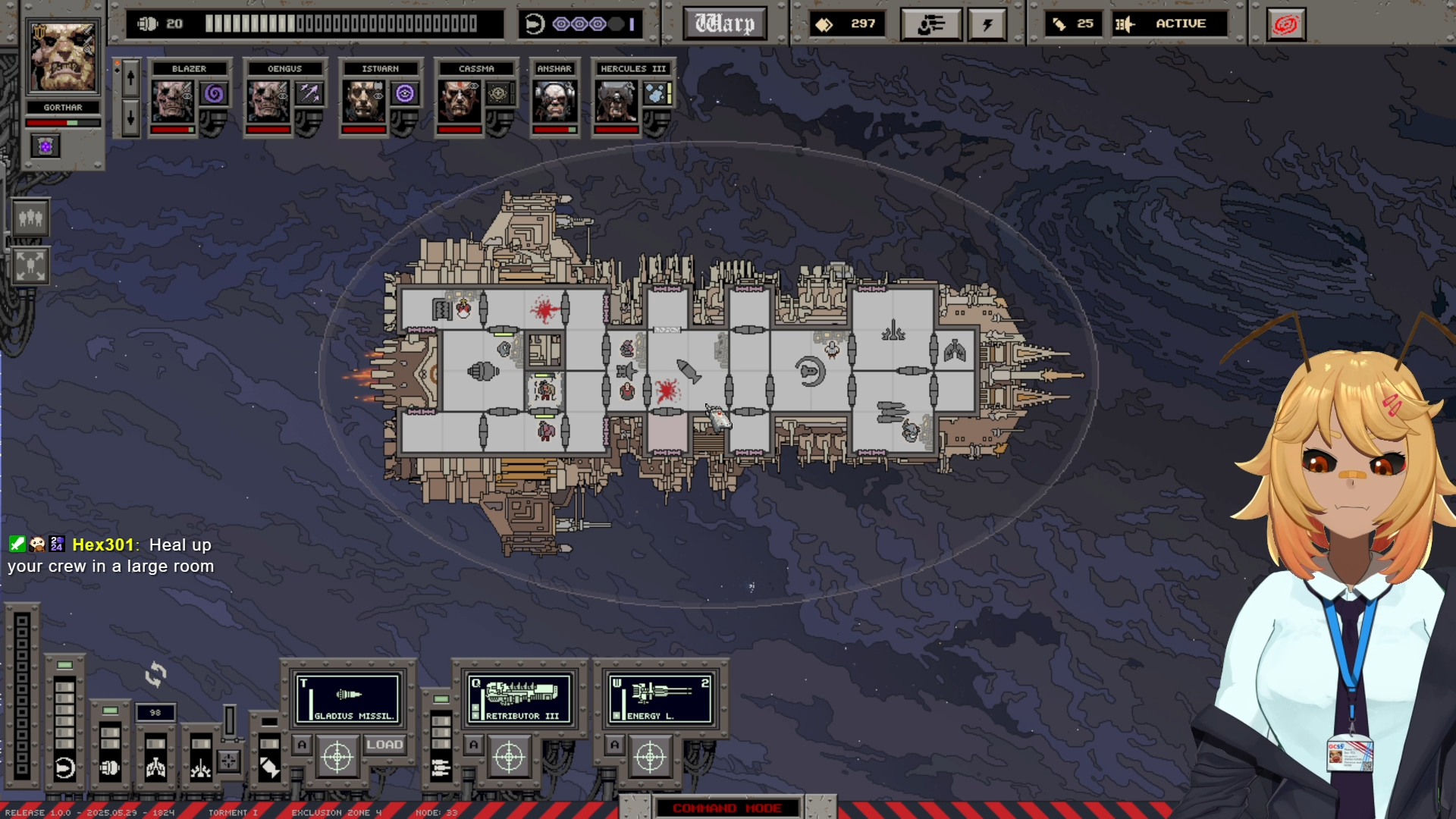Click the Warp button
The height and width of the screenshot is (819, 1456).
pyautogui.click(x=724, y=24)
